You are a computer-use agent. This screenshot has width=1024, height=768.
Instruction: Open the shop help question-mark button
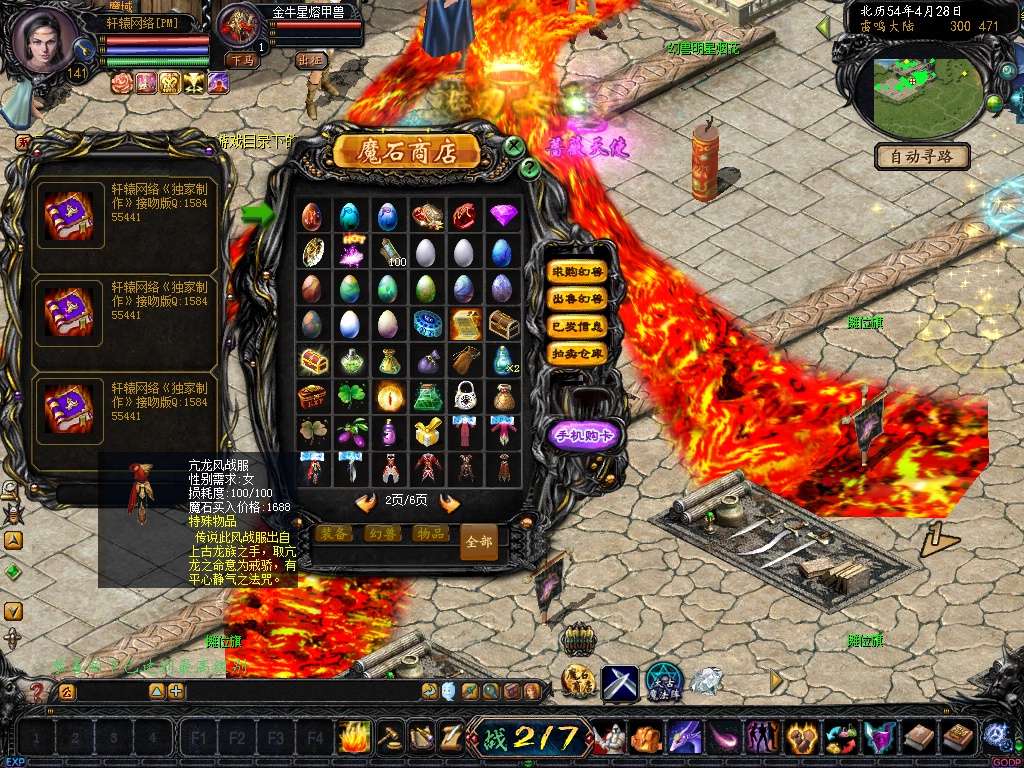[530, 169]
